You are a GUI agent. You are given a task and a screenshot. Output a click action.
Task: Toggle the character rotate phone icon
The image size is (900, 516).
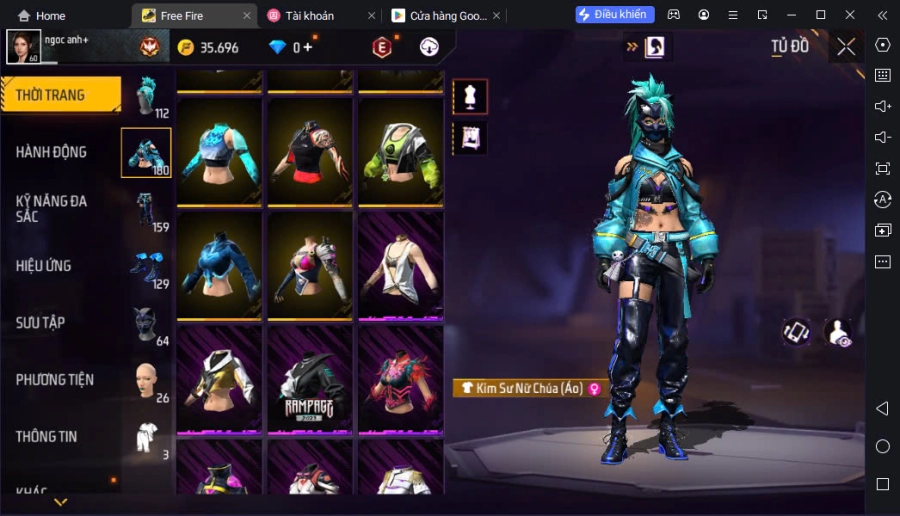(796, 332)
